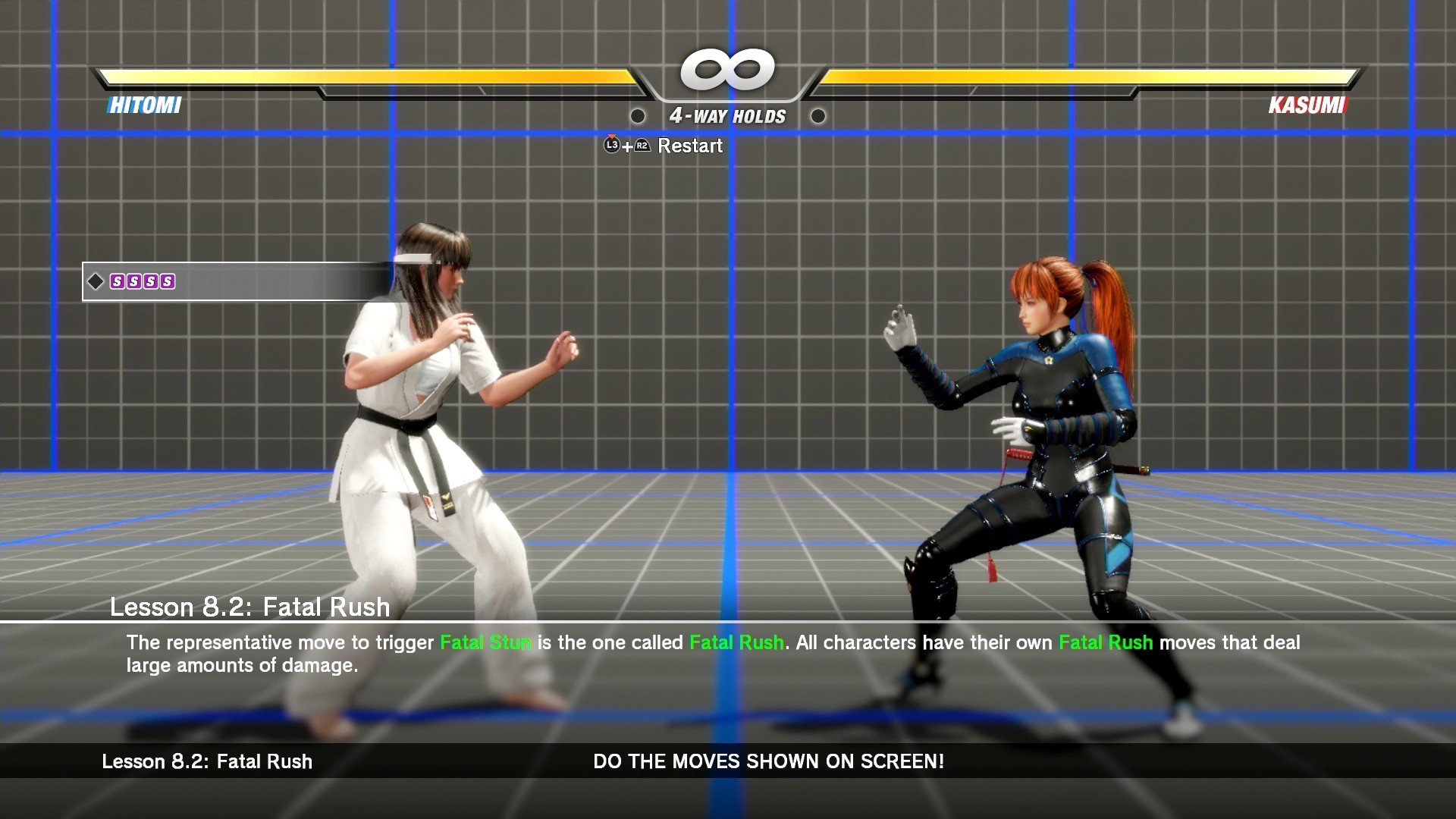Click the green Fatal Rush text

tap(735, 642)
